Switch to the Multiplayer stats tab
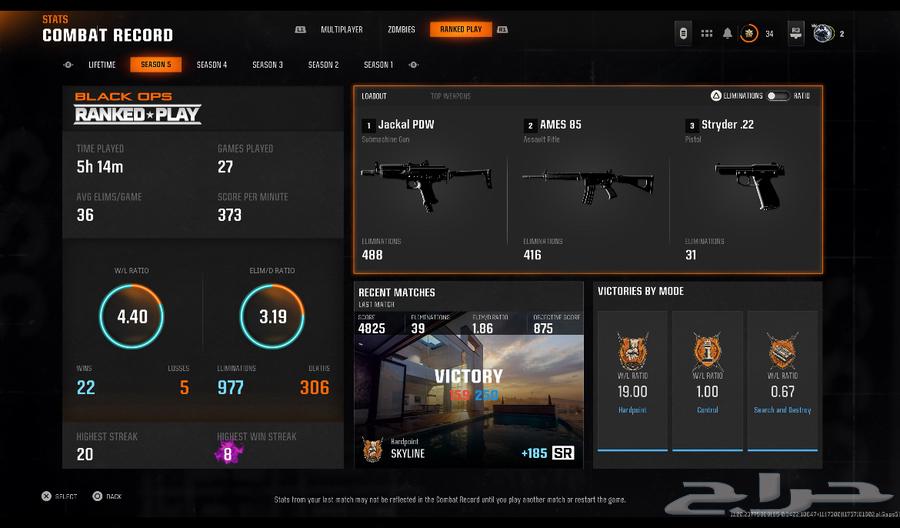This screenshot has height=528, width=900. (x=340, y=30)
